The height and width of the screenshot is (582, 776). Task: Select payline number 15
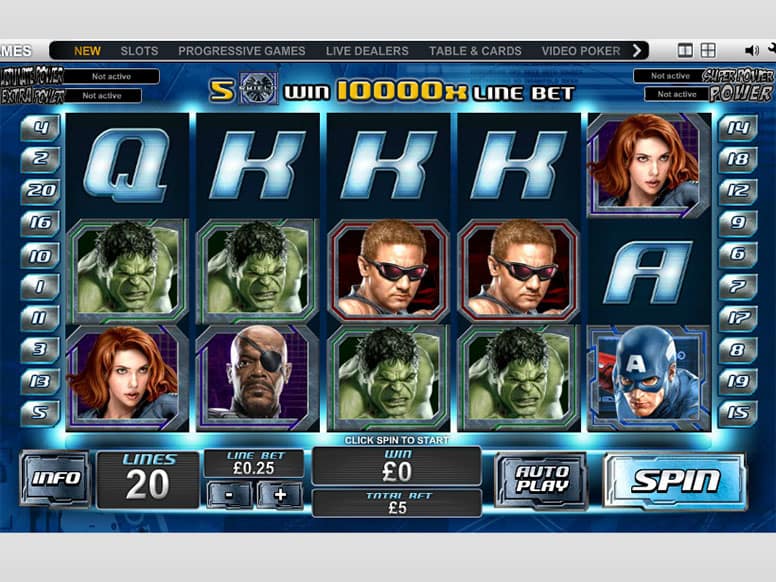click(x=737, y=412)
